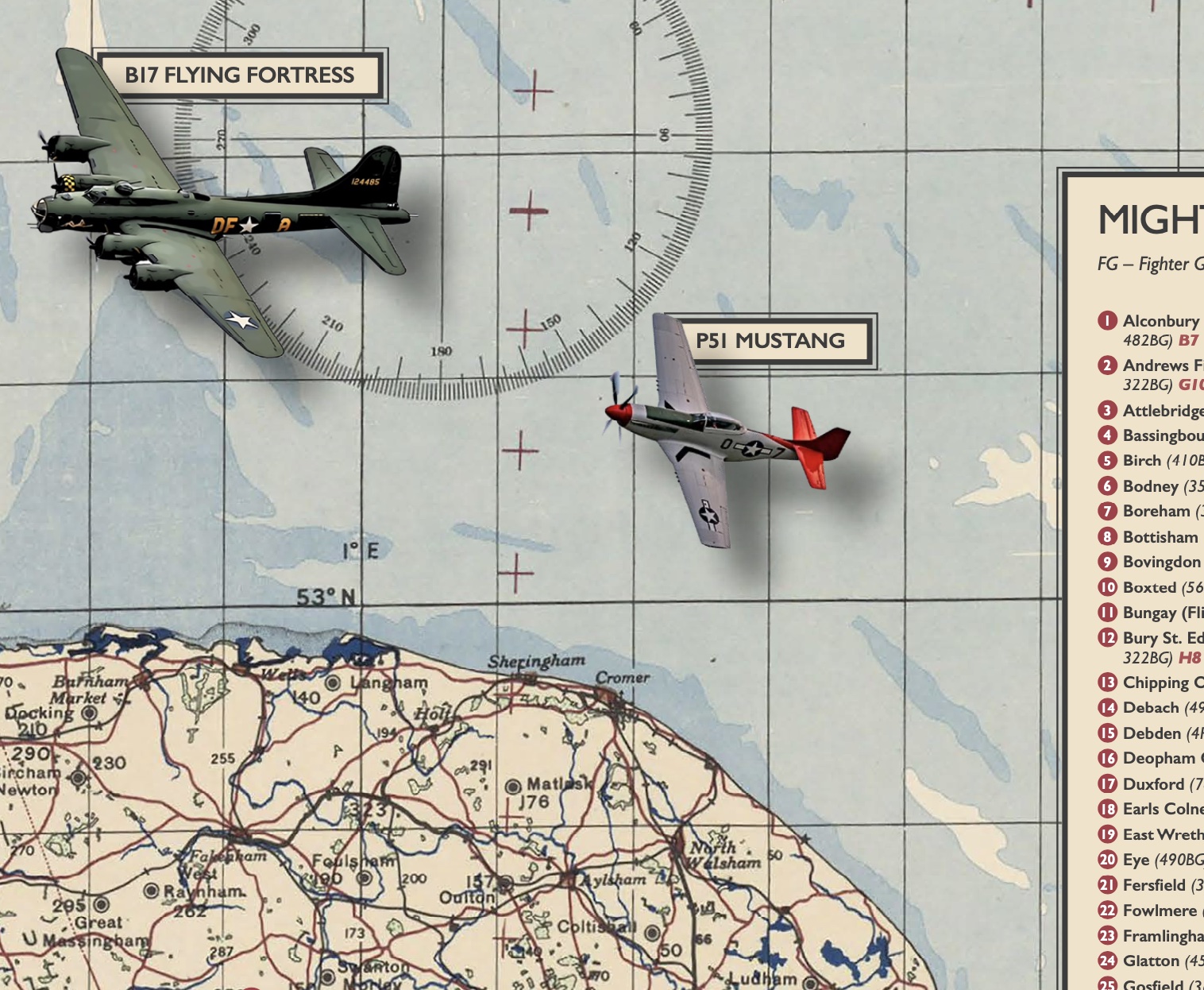The width and height of the screenshot is (1204, 990).
Task: Choose legend entry 5, Birch
Action: [1142, 461]
